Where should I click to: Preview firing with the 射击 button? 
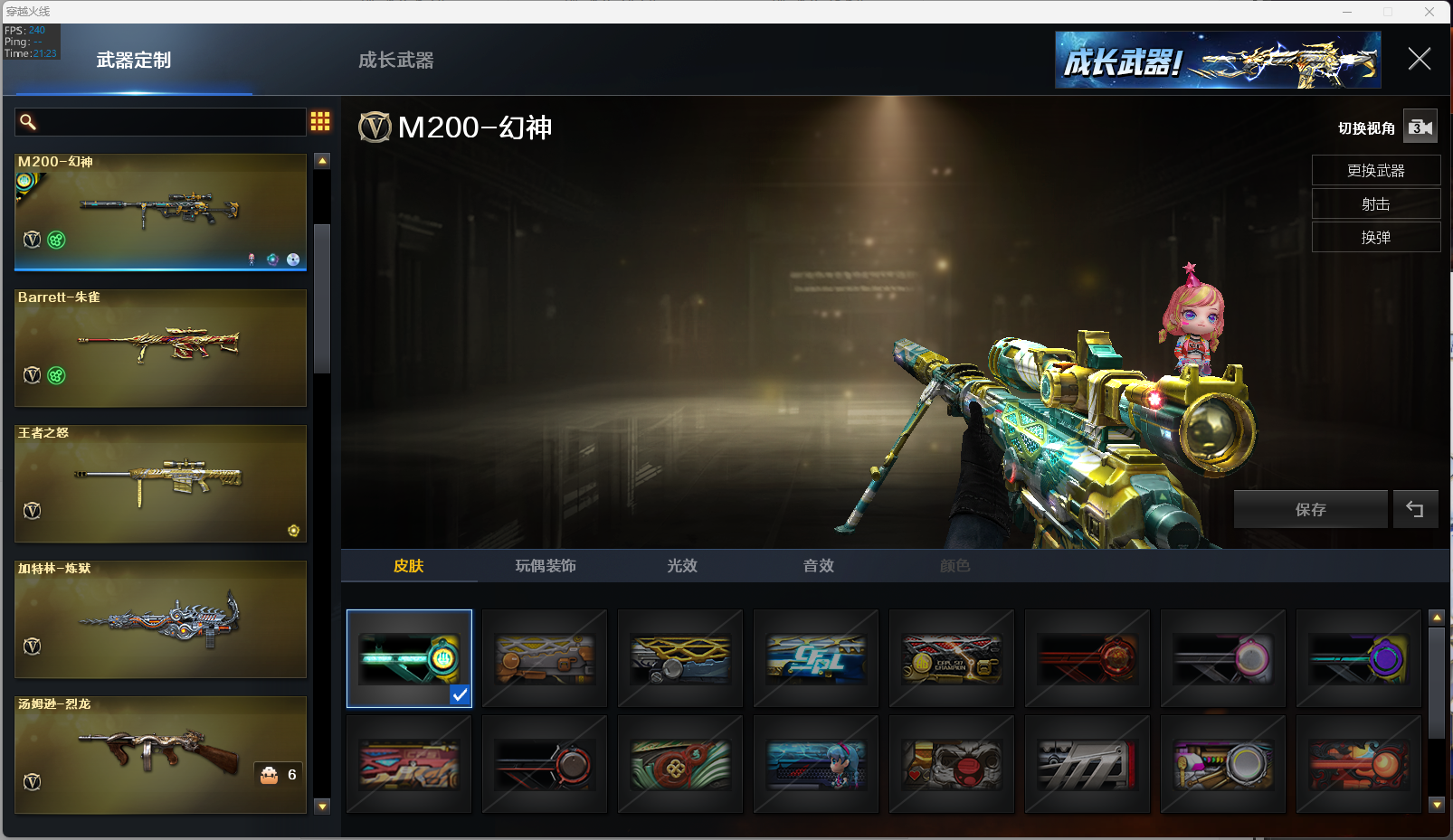click(1375, 204)
